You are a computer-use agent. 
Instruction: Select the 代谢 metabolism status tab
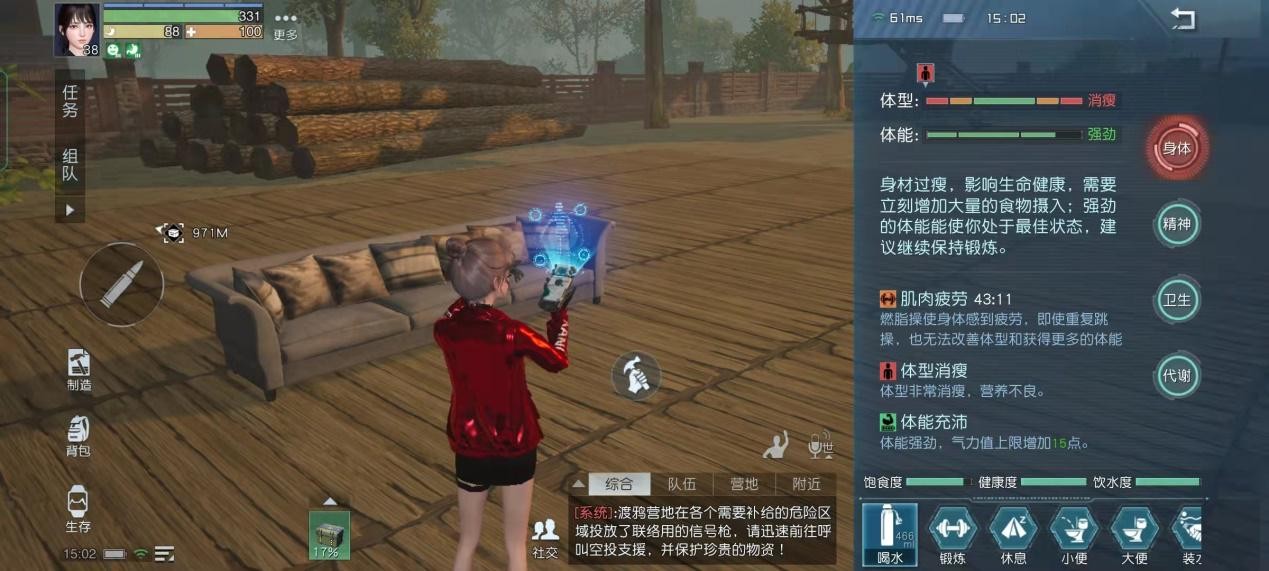(x=1177, y=376)
